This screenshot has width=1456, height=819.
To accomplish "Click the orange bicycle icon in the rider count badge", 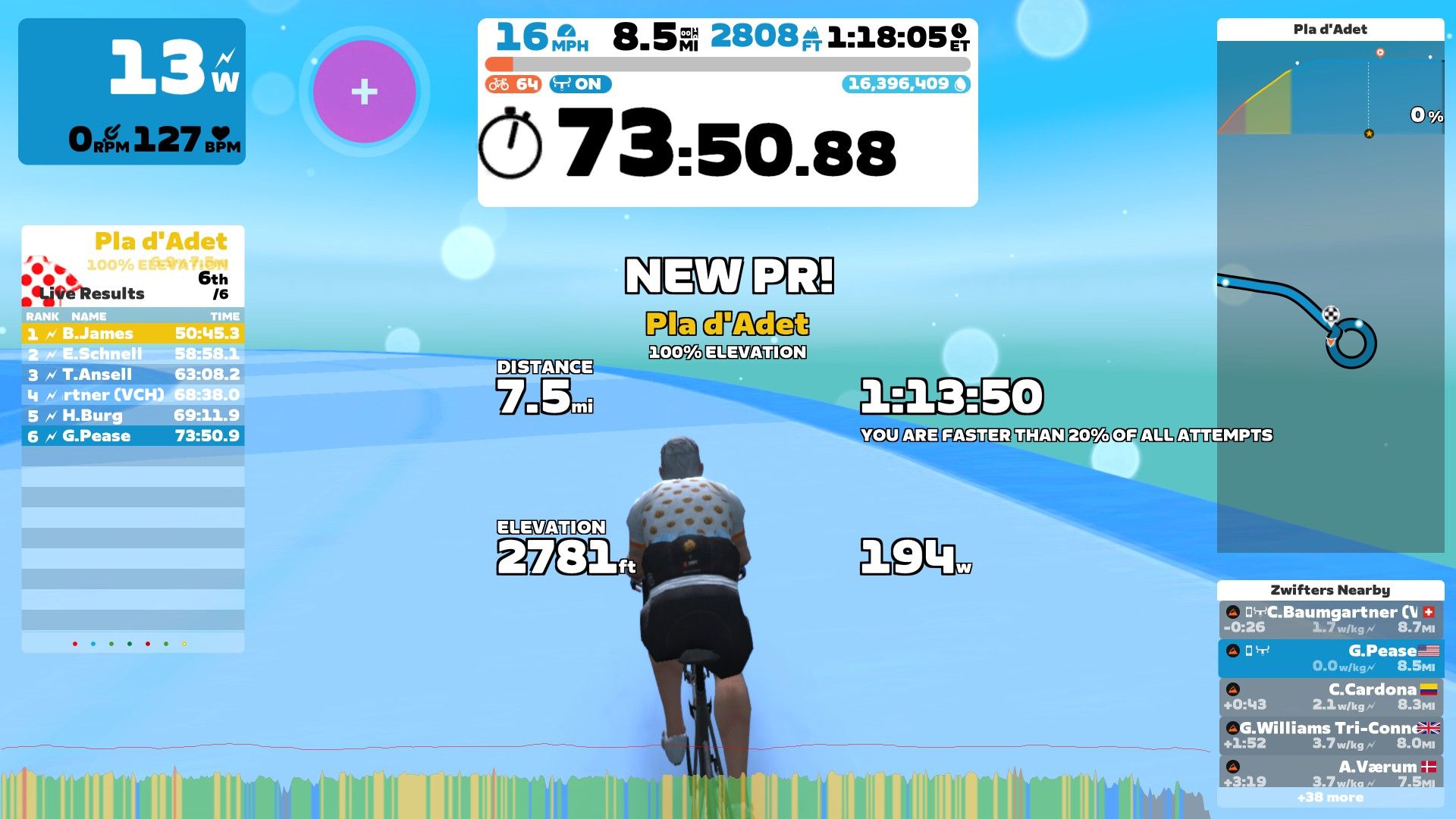I will [498, 84].
